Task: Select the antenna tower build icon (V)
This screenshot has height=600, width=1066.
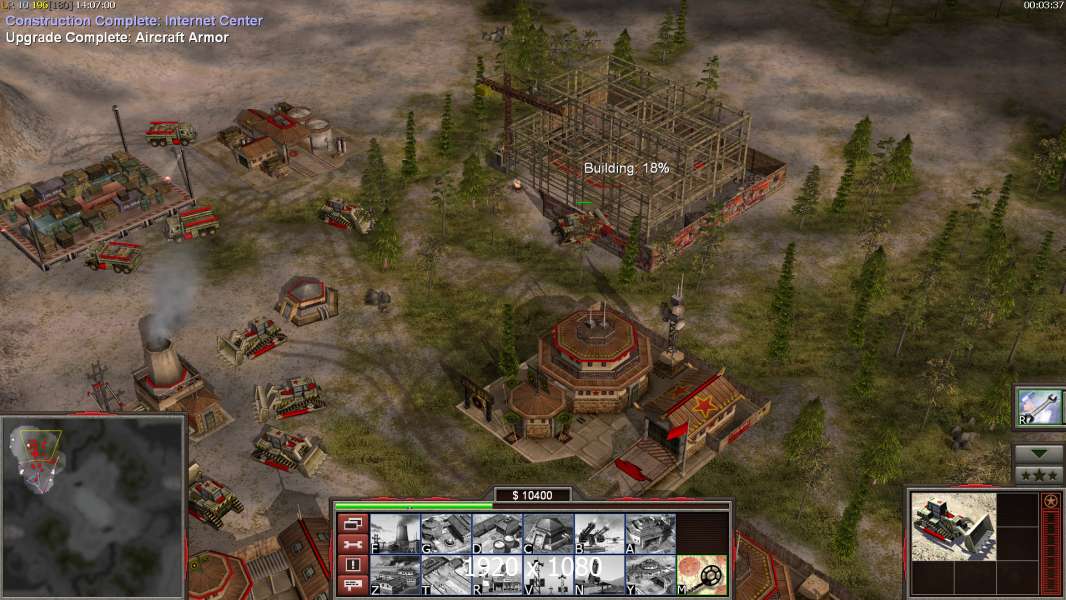Action: pyautogui.click(x=548, y=575)
